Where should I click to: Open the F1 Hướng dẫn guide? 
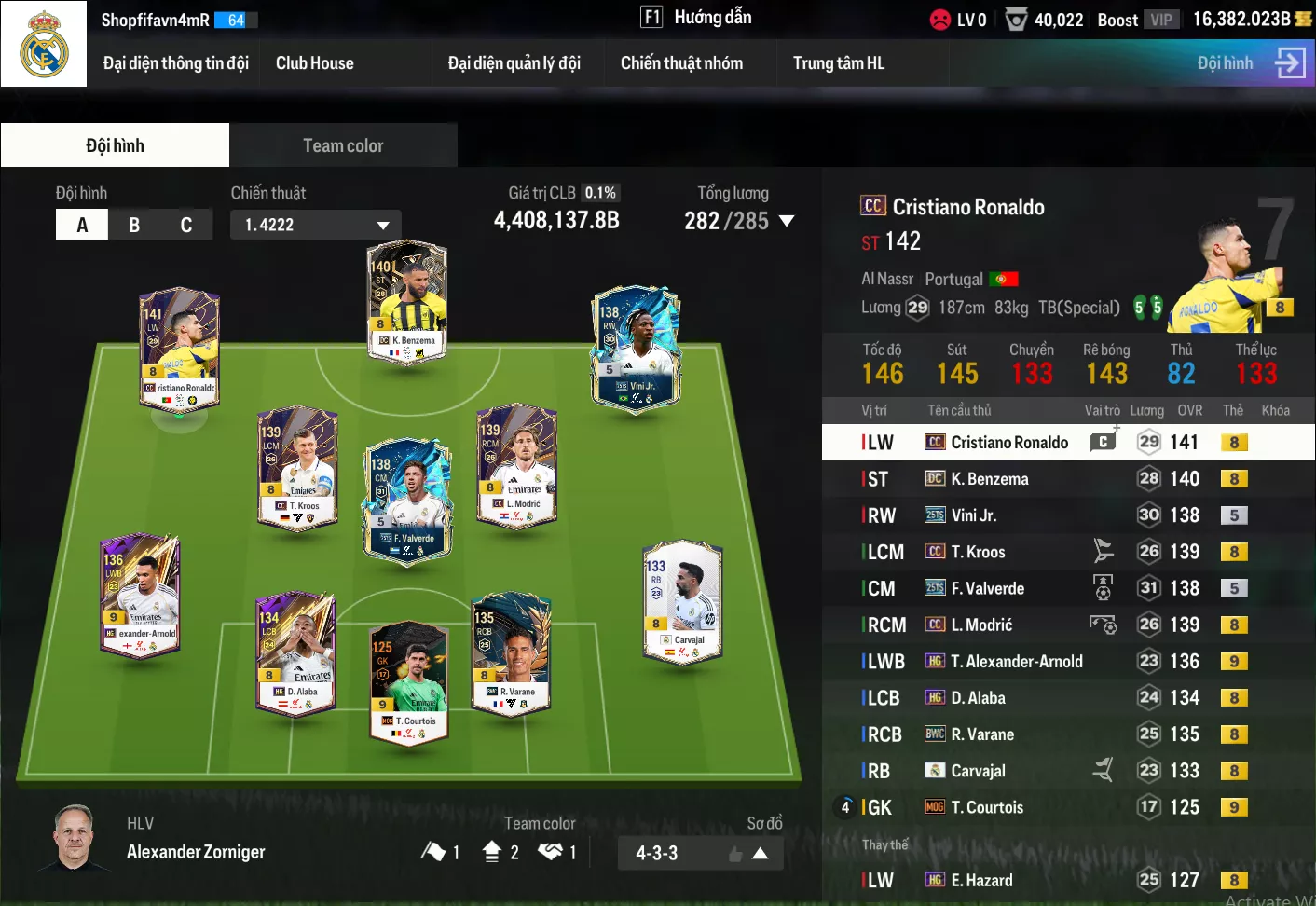click(695, 18)
